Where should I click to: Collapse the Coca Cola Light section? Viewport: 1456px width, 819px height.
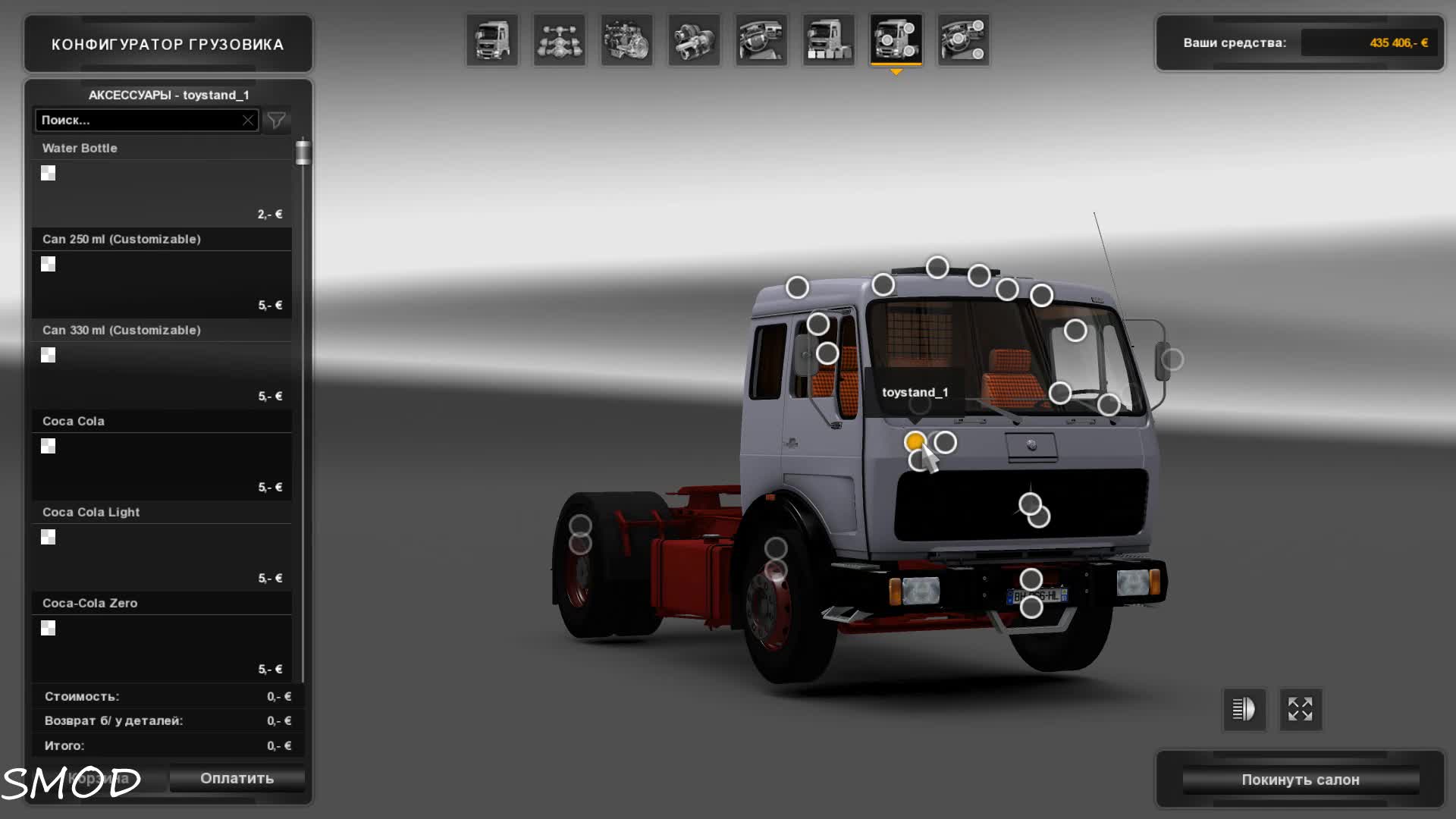162,512
